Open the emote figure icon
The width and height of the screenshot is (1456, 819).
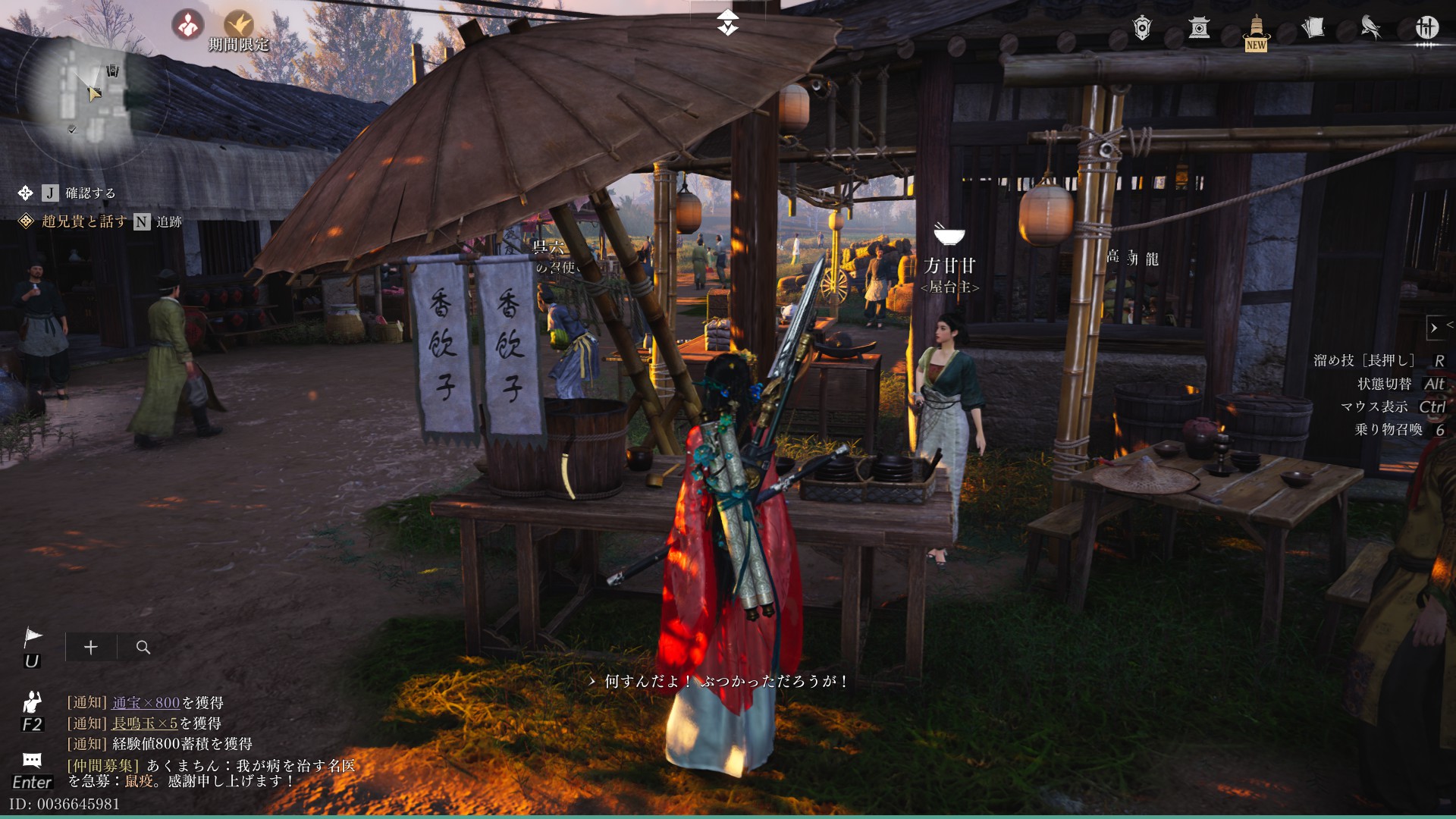32,702
